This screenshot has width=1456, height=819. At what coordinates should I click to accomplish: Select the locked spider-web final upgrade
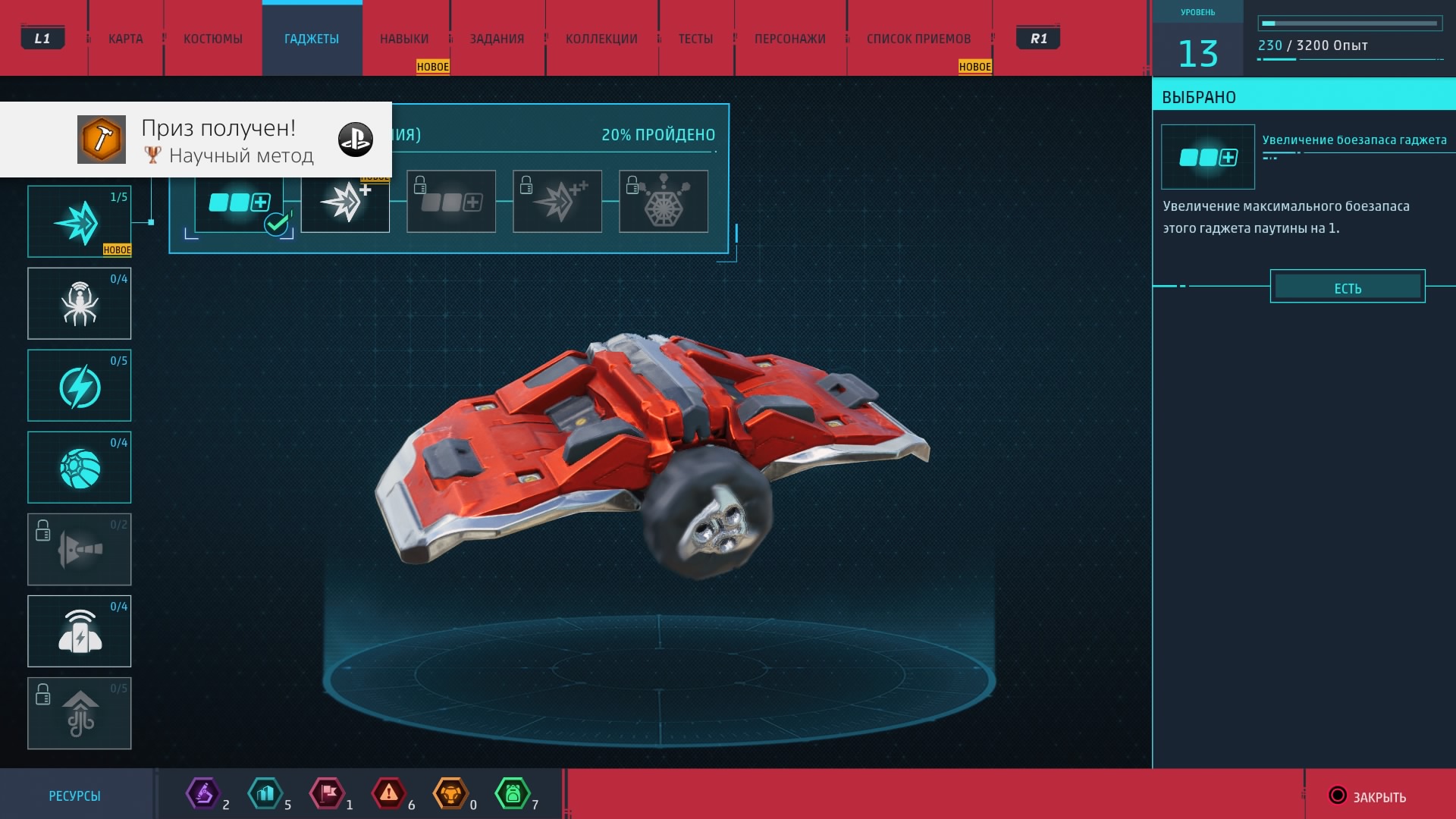coord(664,202)
